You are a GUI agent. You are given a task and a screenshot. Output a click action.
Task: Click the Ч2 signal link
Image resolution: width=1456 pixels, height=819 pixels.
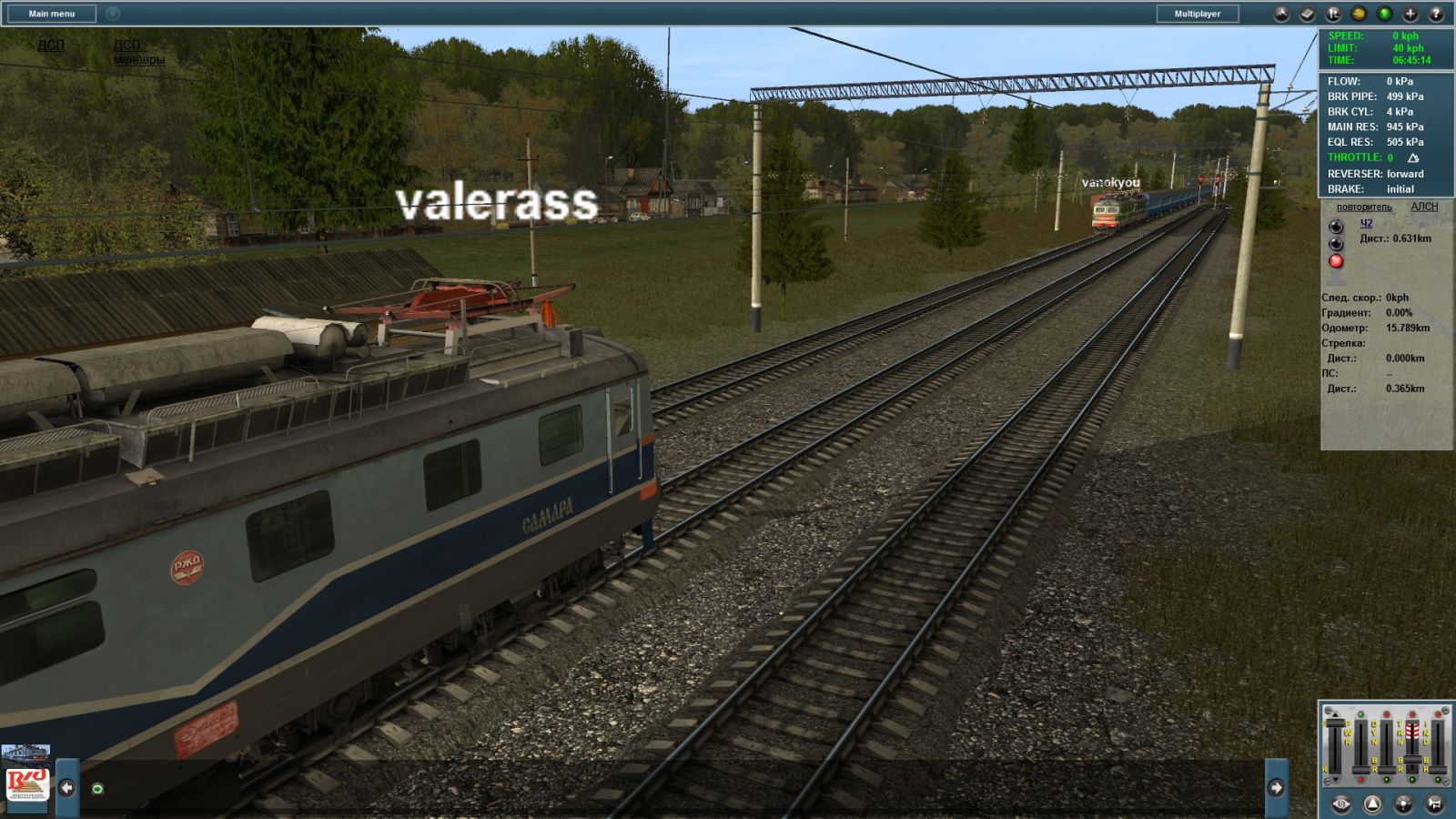[1366, 224]
